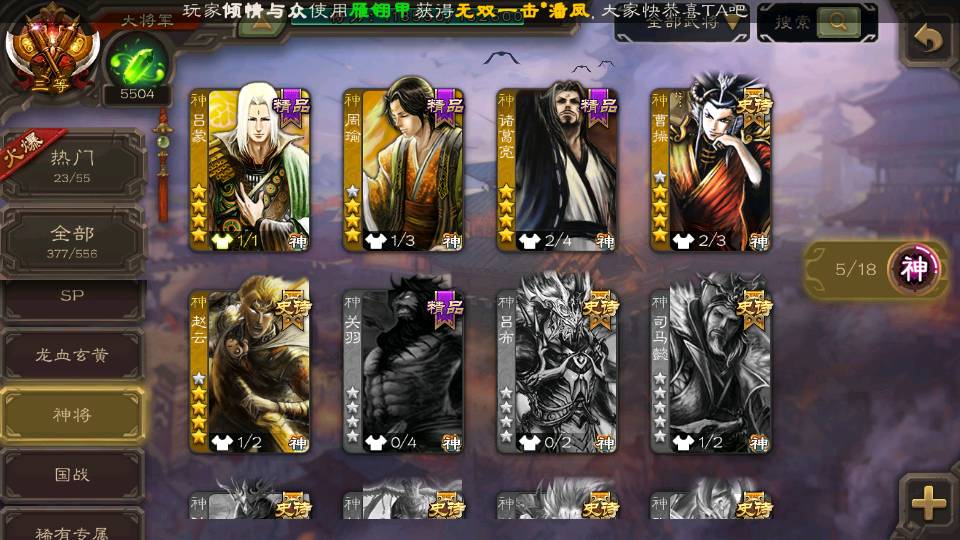The width and height of the screenshot is (960, 540).
Task: Select the 吕蒙 hero card
Action: tap(250, 170)
